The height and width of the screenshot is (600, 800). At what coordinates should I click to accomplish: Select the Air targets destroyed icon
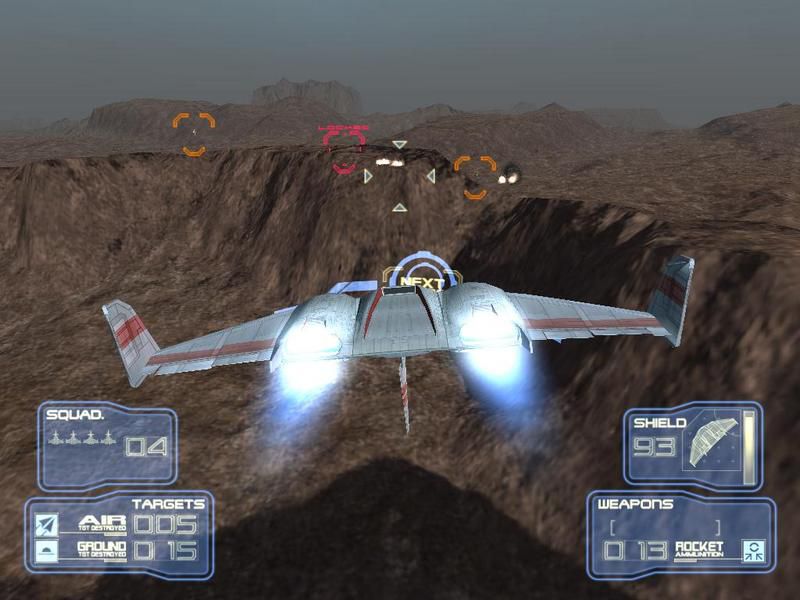tap(46, 524)
